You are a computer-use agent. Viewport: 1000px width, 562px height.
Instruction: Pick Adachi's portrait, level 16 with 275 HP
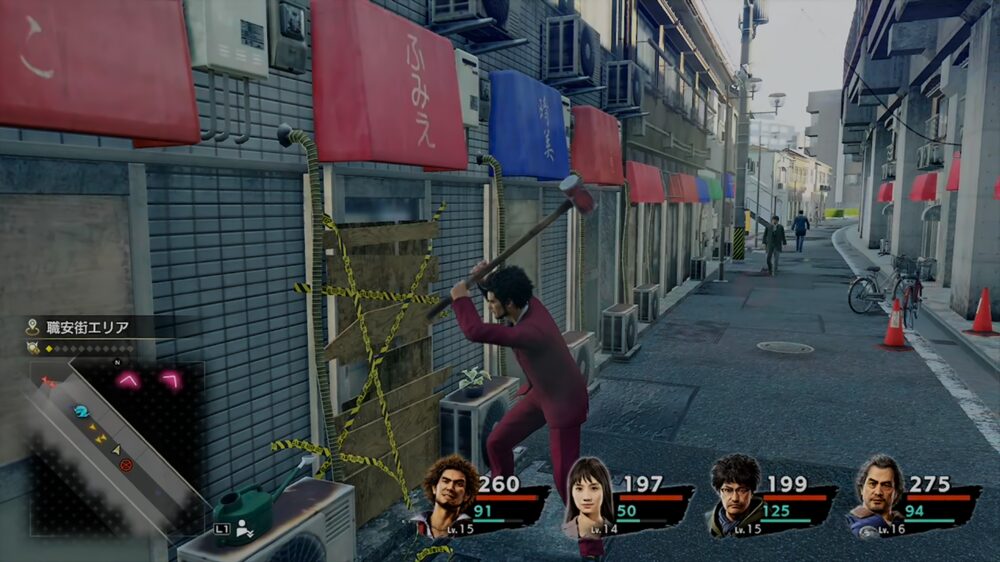click(879, 493)
